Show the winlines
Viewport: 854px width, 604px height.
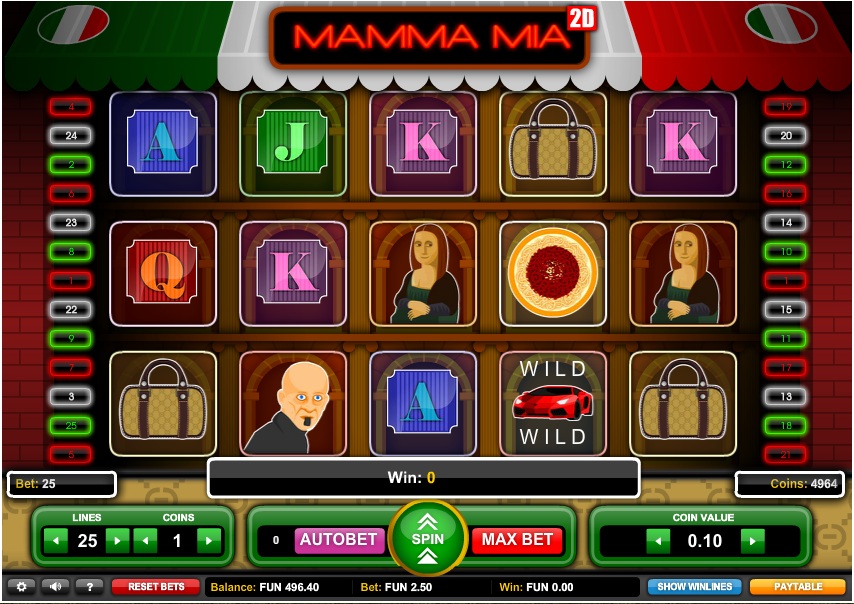click(694, 587)
